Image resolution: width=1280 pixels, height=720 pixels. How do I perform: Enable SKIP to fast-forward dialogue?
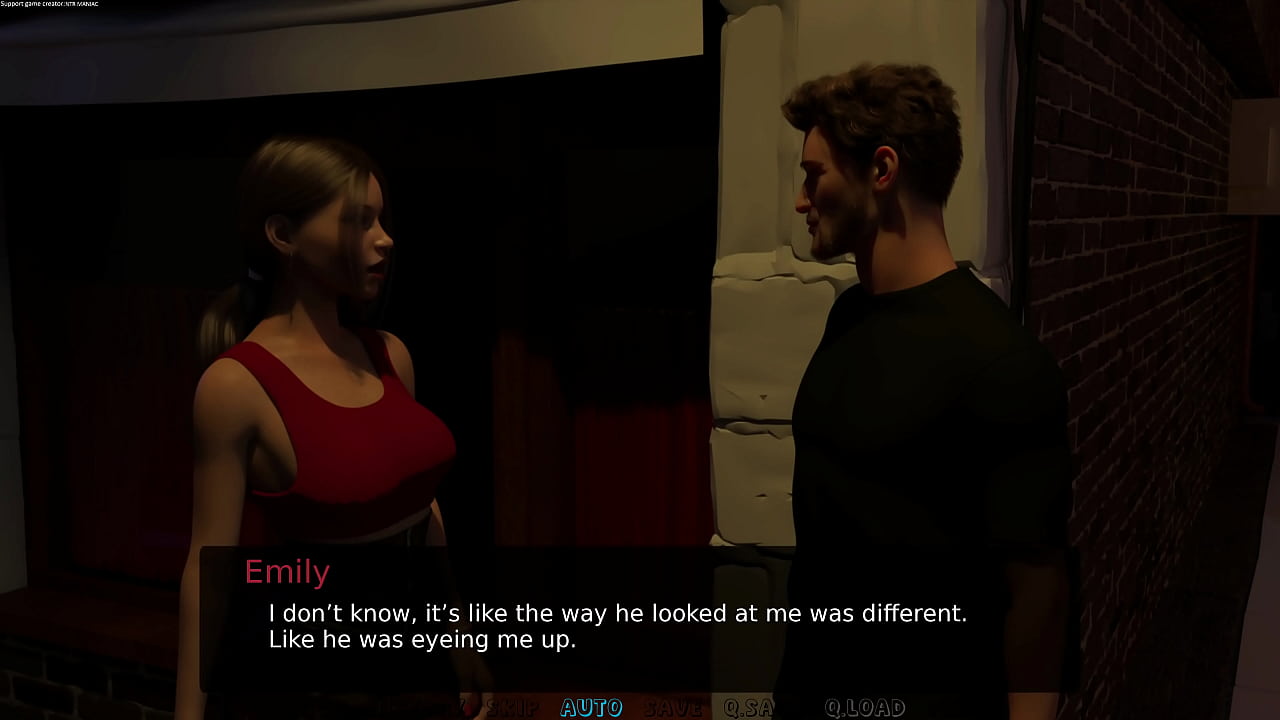tap(512, 708)
